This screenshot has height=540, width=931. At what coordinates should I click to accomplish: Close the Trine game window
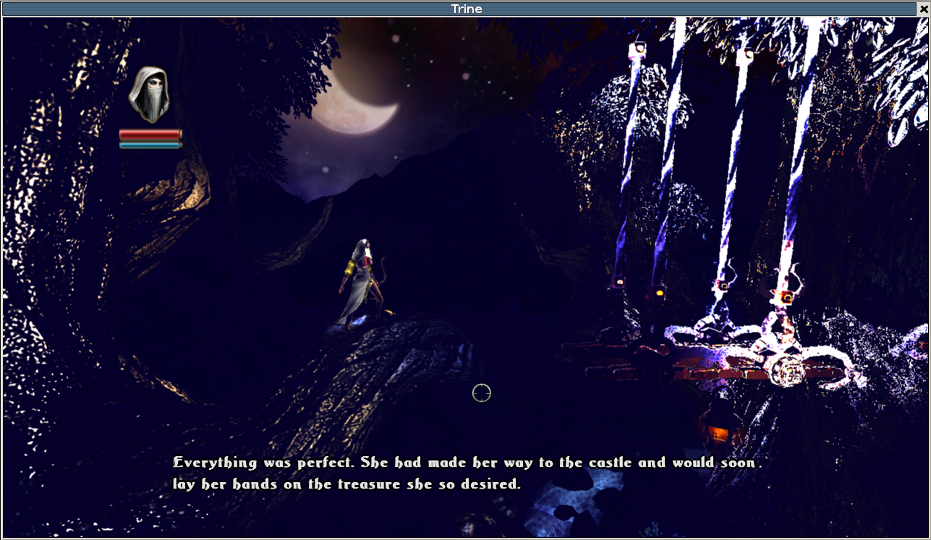(923, 8)
